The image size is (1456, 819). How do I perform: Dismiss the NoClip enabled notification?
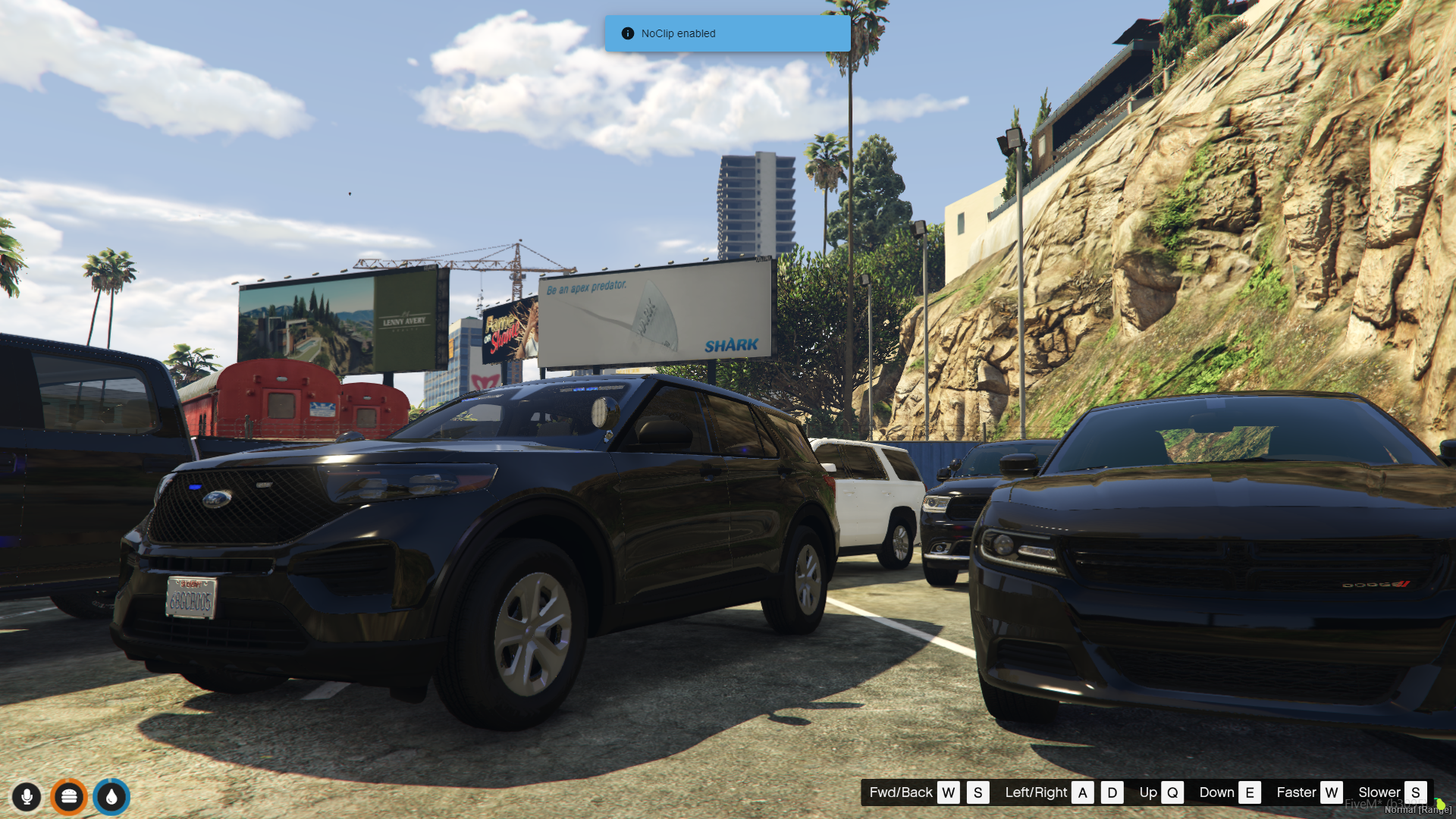(x=726, y=33)
